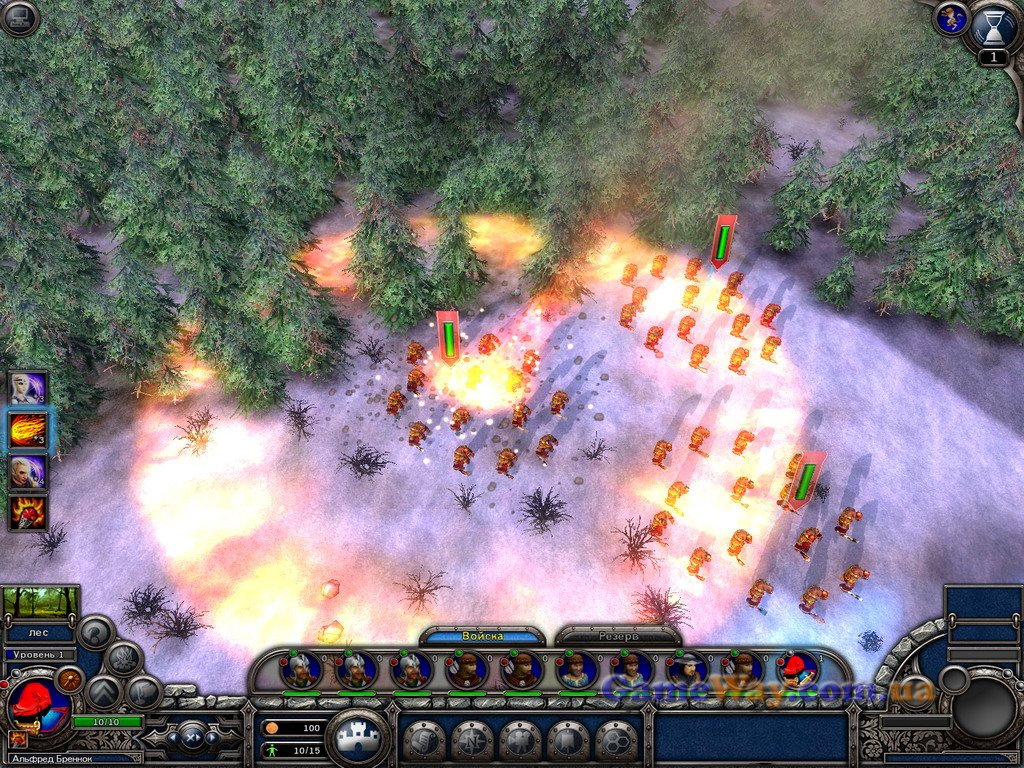Click the compass button in bottom panel
The height and width of the screenshot is (768, 1024).
(x=472, y=741)
